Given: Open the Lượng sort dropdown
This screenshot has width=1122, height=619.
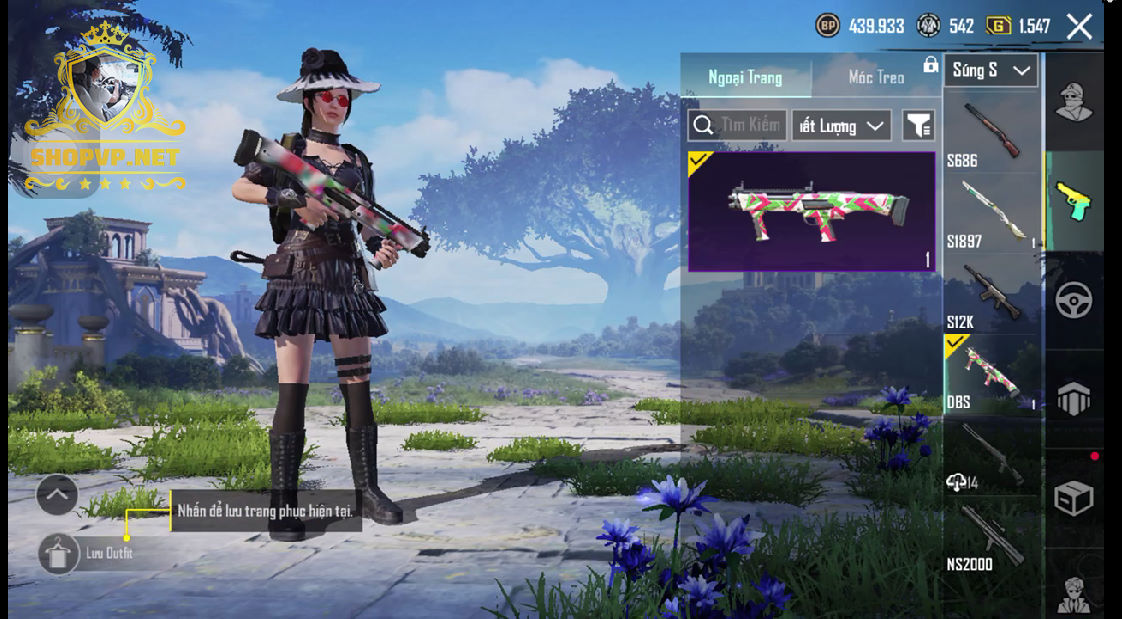Looking at the screenshot, I should [x=841, y=125].
